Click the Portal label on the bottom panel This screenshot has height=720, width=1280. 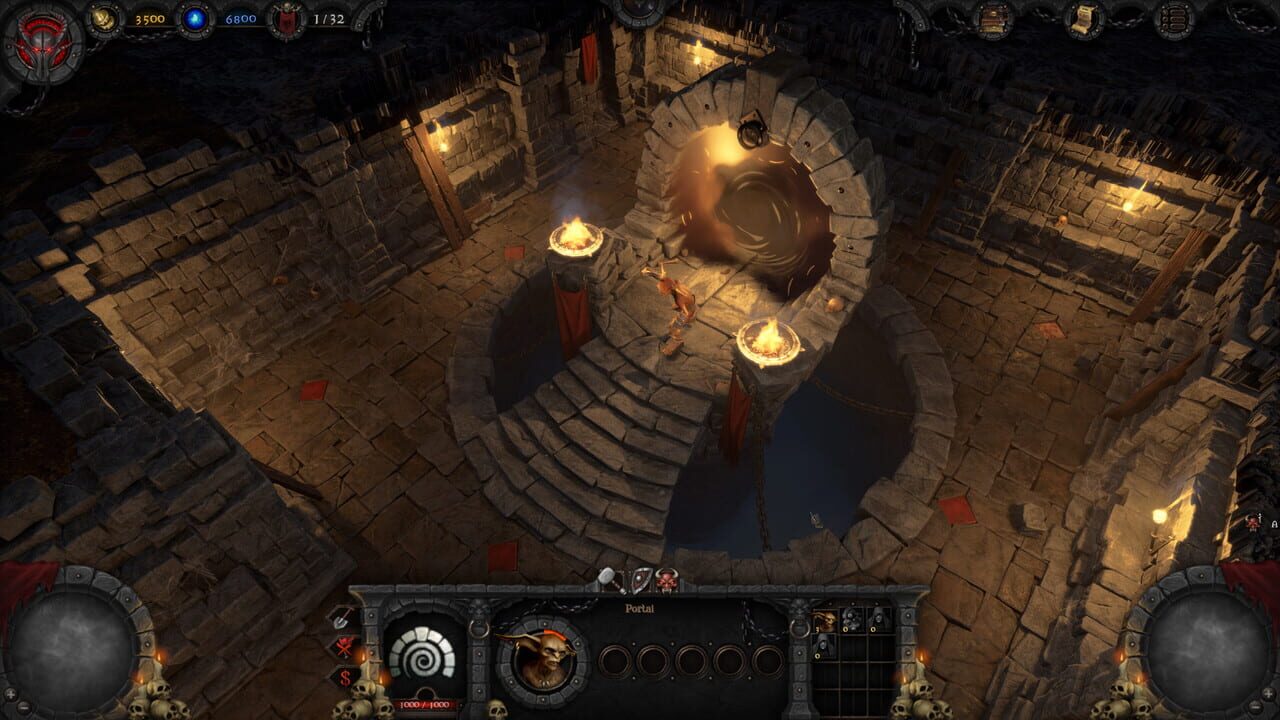tap(640, 609)
